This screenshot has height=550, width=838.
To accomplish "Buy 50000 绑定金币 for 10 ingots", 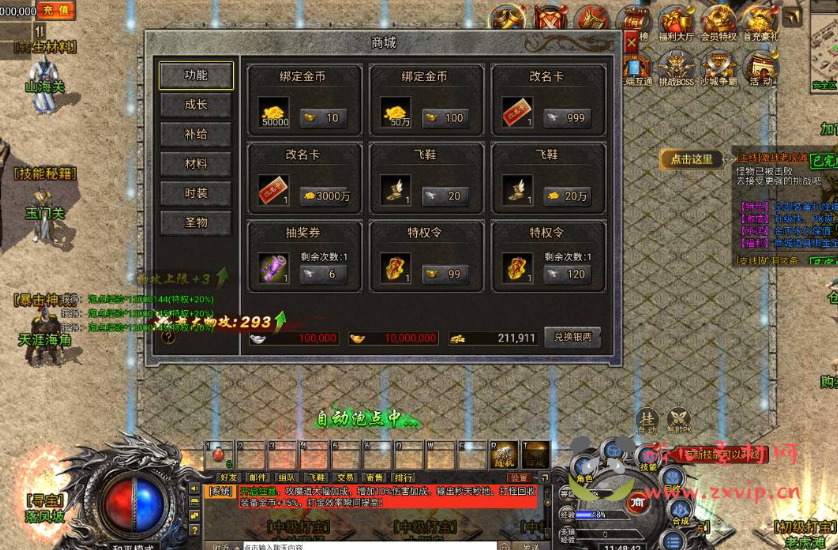I will click(x=324, y=118).
